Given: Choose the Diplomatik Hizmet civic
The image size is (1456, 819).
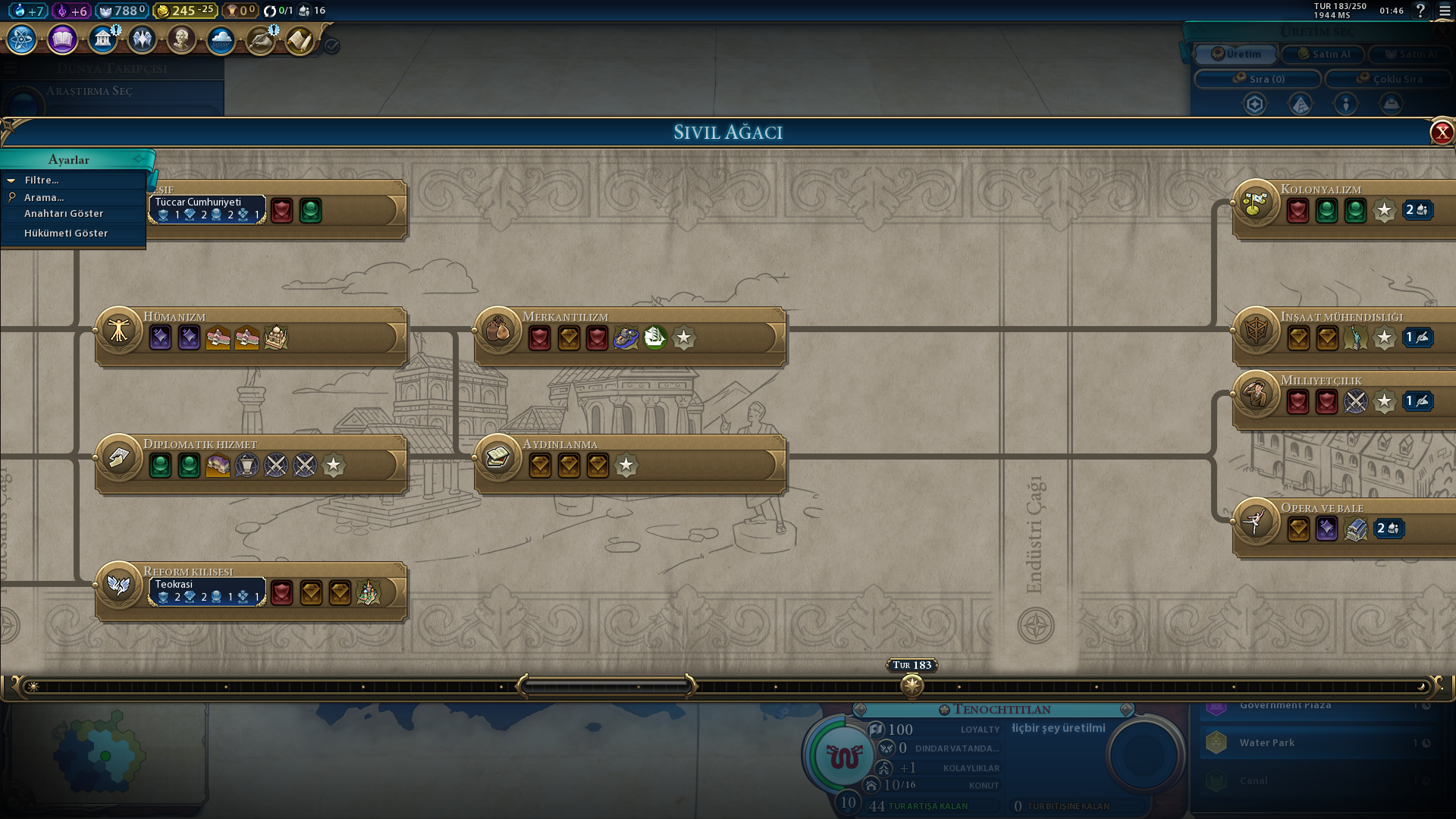Looking at the screenshot, I should (119, 459).
